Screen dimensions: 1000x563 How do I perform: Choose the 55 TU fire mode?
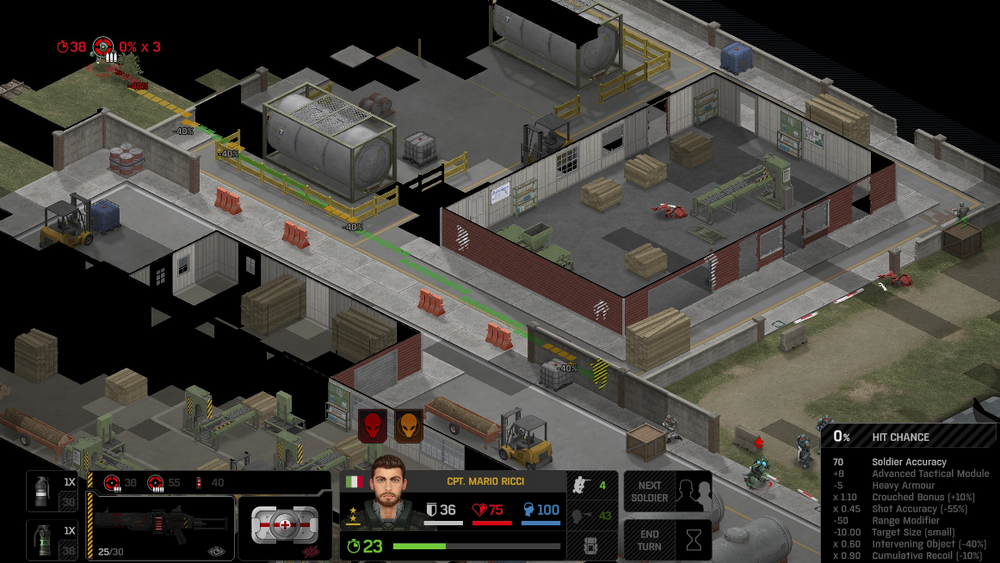(165, 482)
